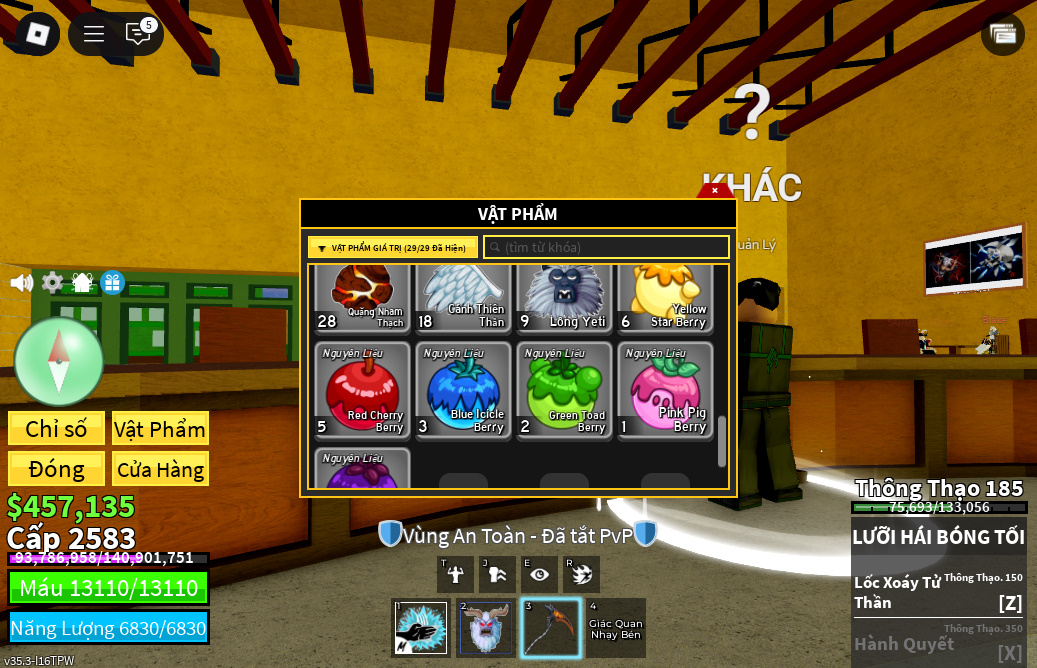This screenshot has height=668, width=1037.
Task: Open the blue gift box rewards
Action: pyautogui.click(x=112, y=283)
